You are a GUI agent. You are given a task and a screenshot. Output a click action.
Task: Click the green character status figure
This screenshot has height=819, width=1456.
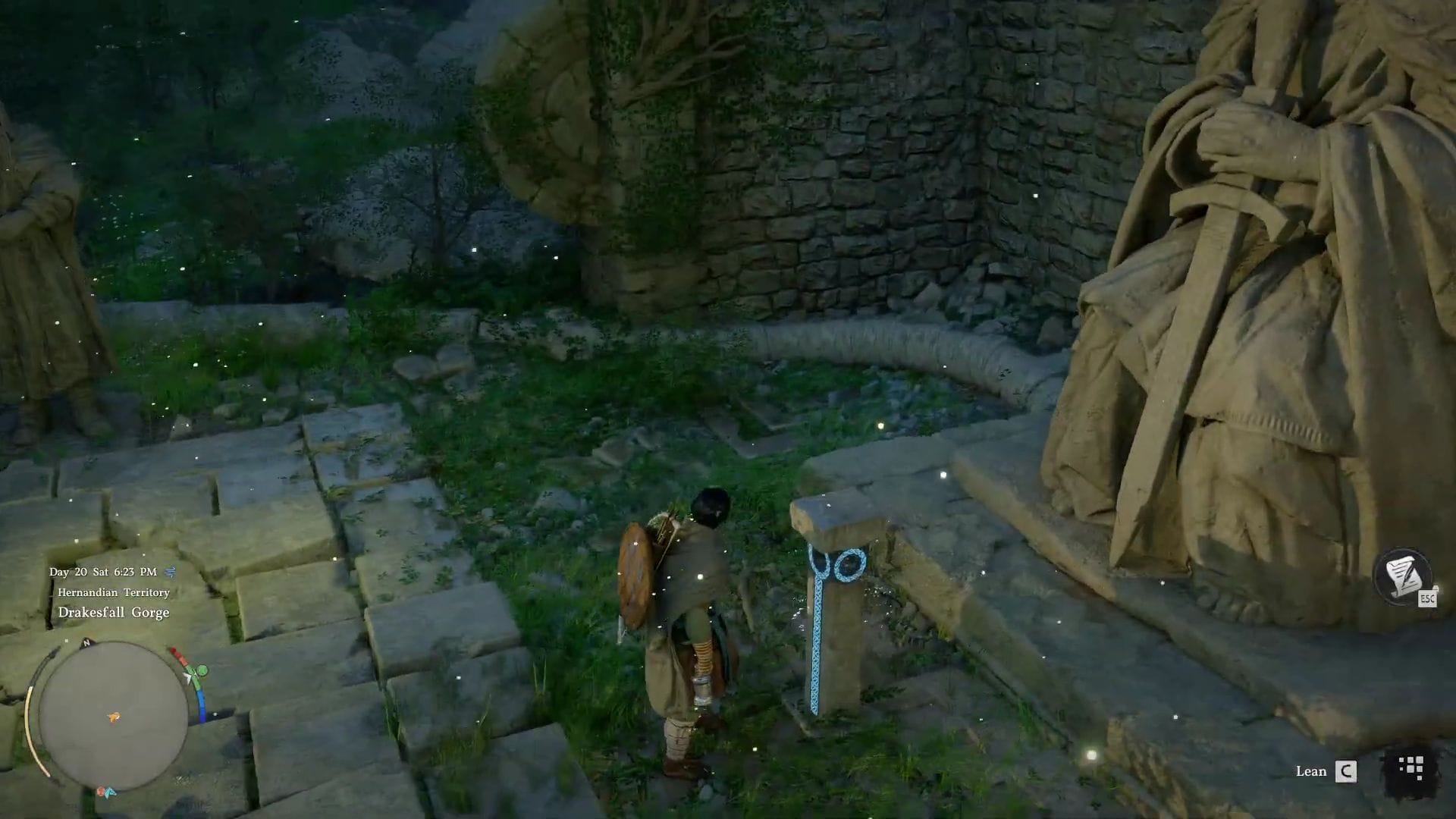tap(201, 671)
